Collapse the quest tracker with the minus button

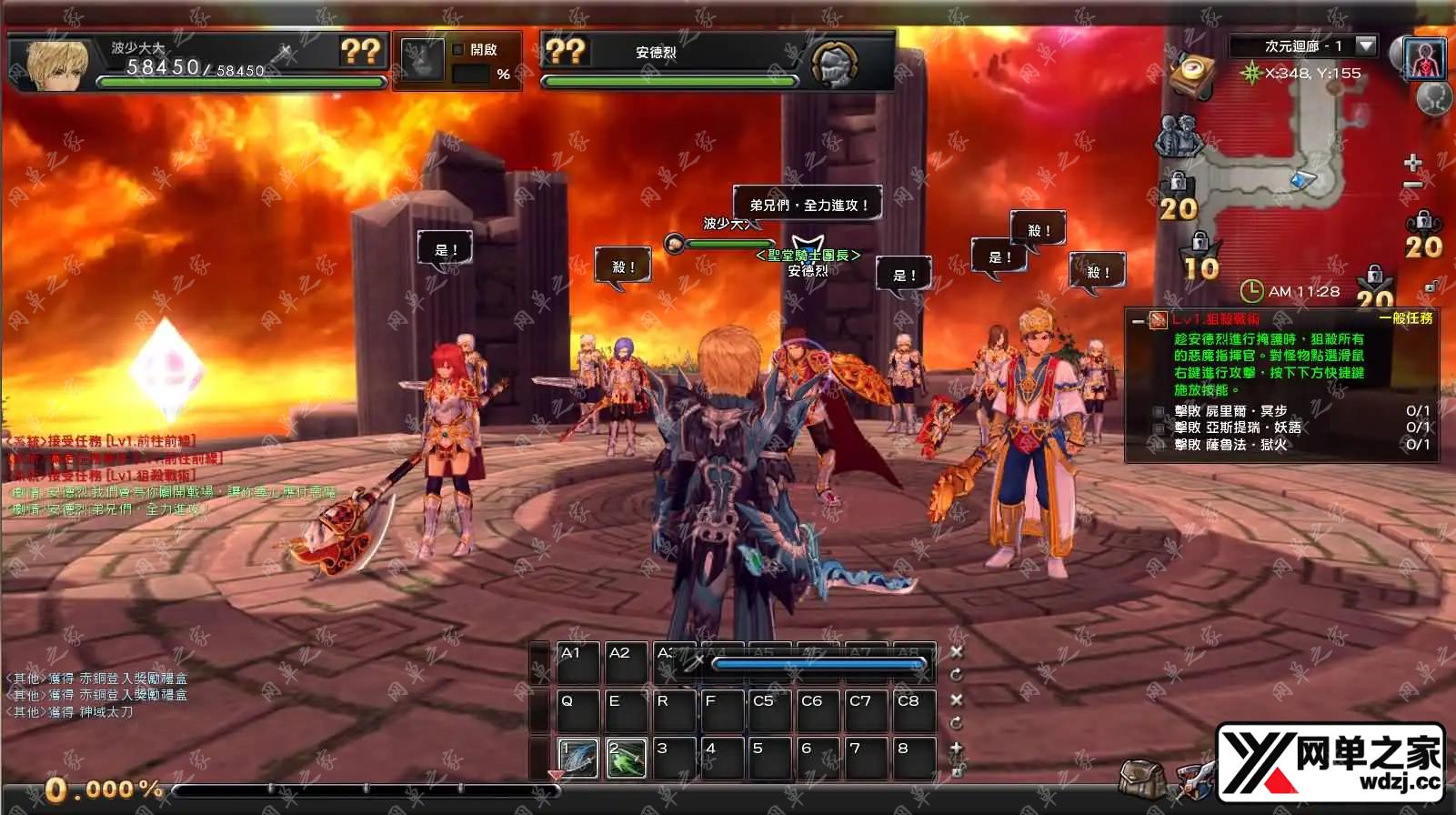tap(1138, 320)
